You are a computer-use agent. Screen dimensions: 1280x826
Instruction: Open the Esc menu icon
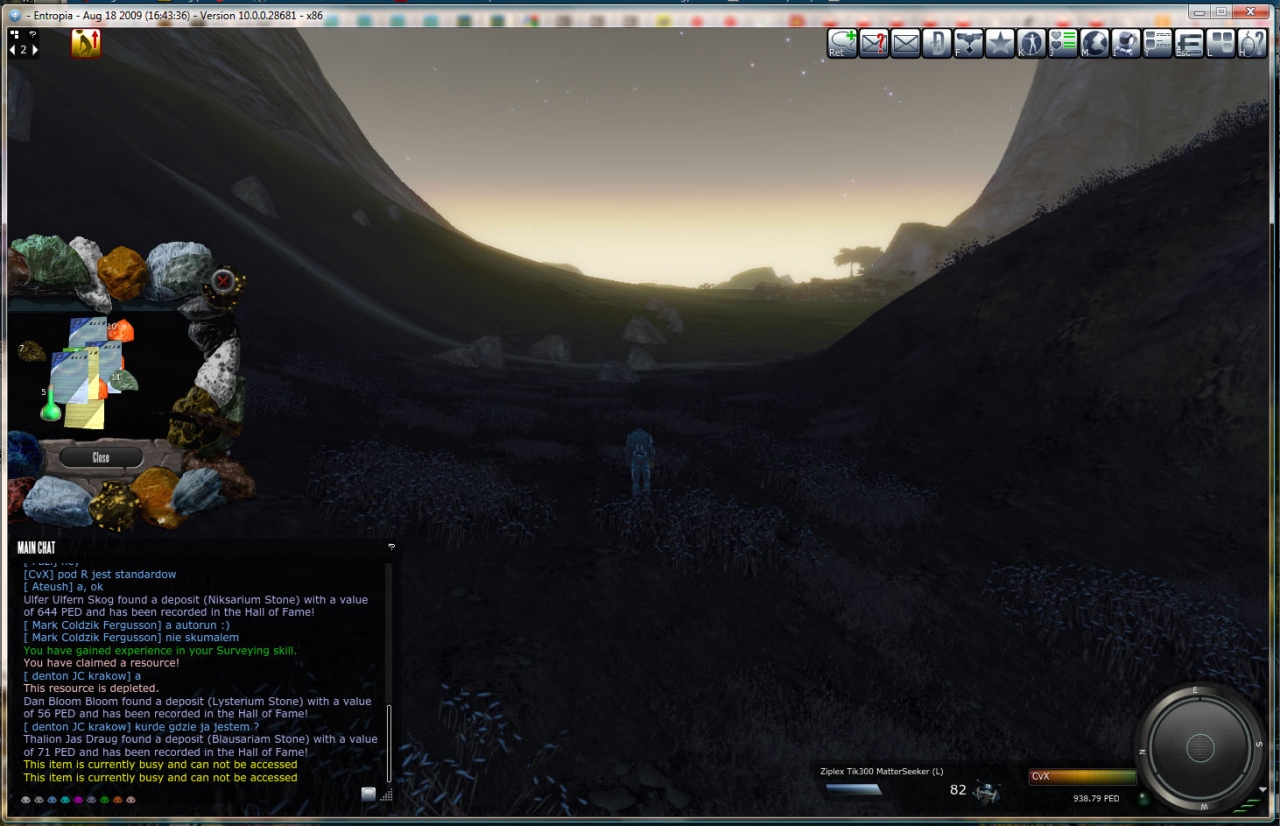pos(1189,43)
